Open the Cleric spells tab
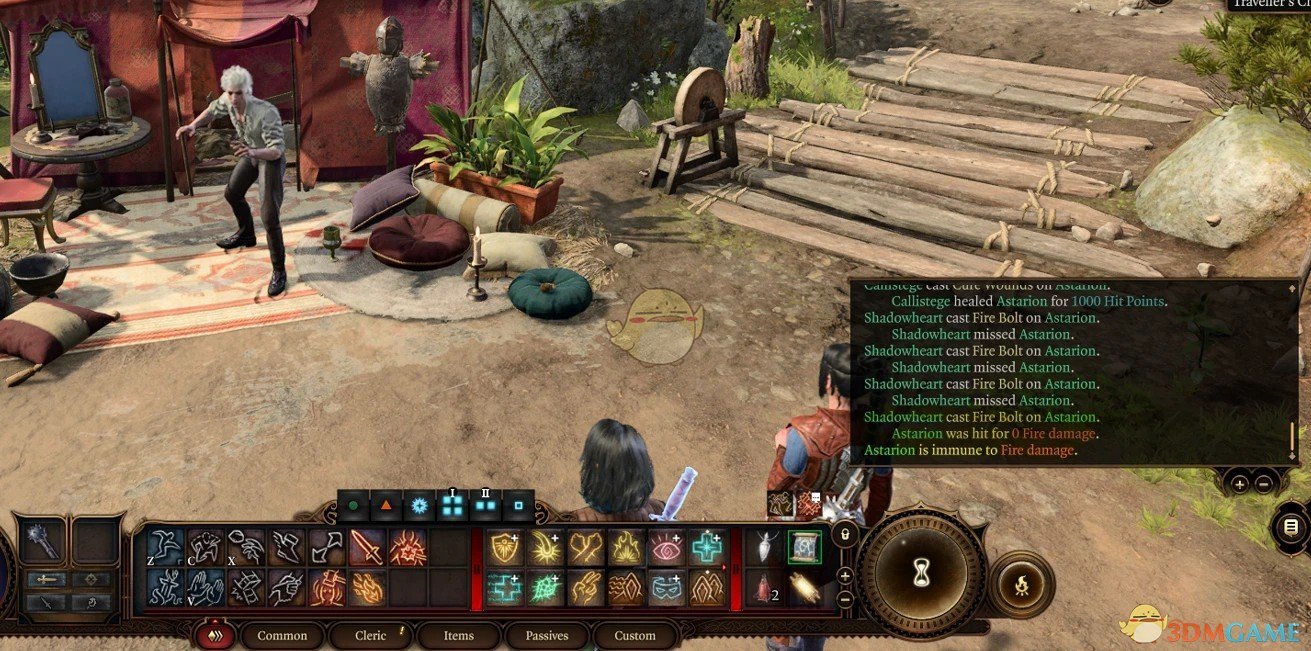This screenshot has height=651, width=1311. pos(371,635)
